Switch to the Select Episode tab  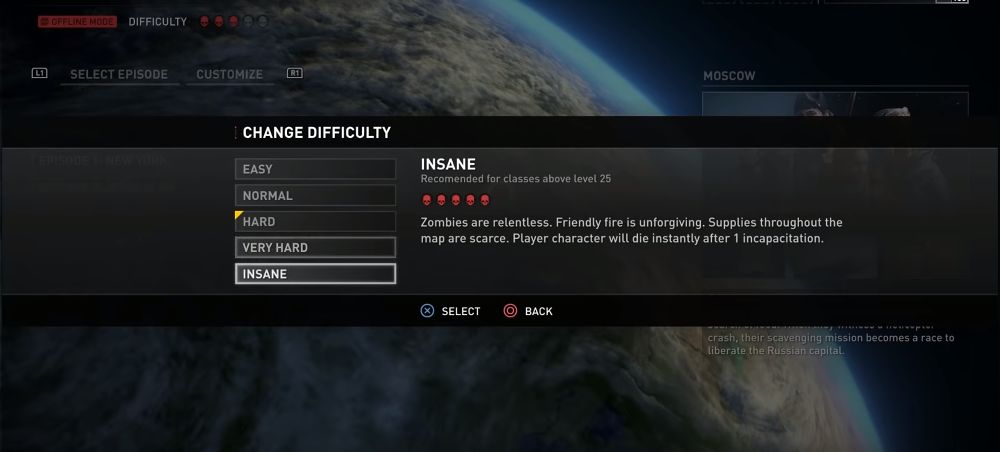(x=118, y=75)
